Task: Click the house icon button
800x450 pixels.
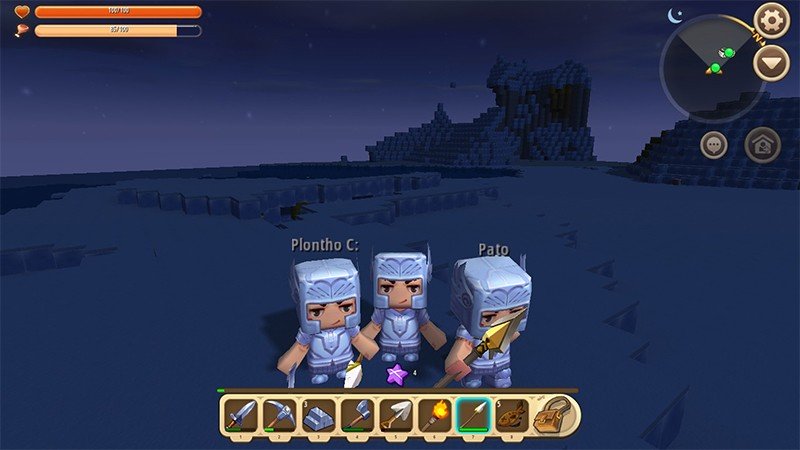Action: pyautogui.click(x=763, y=144)
